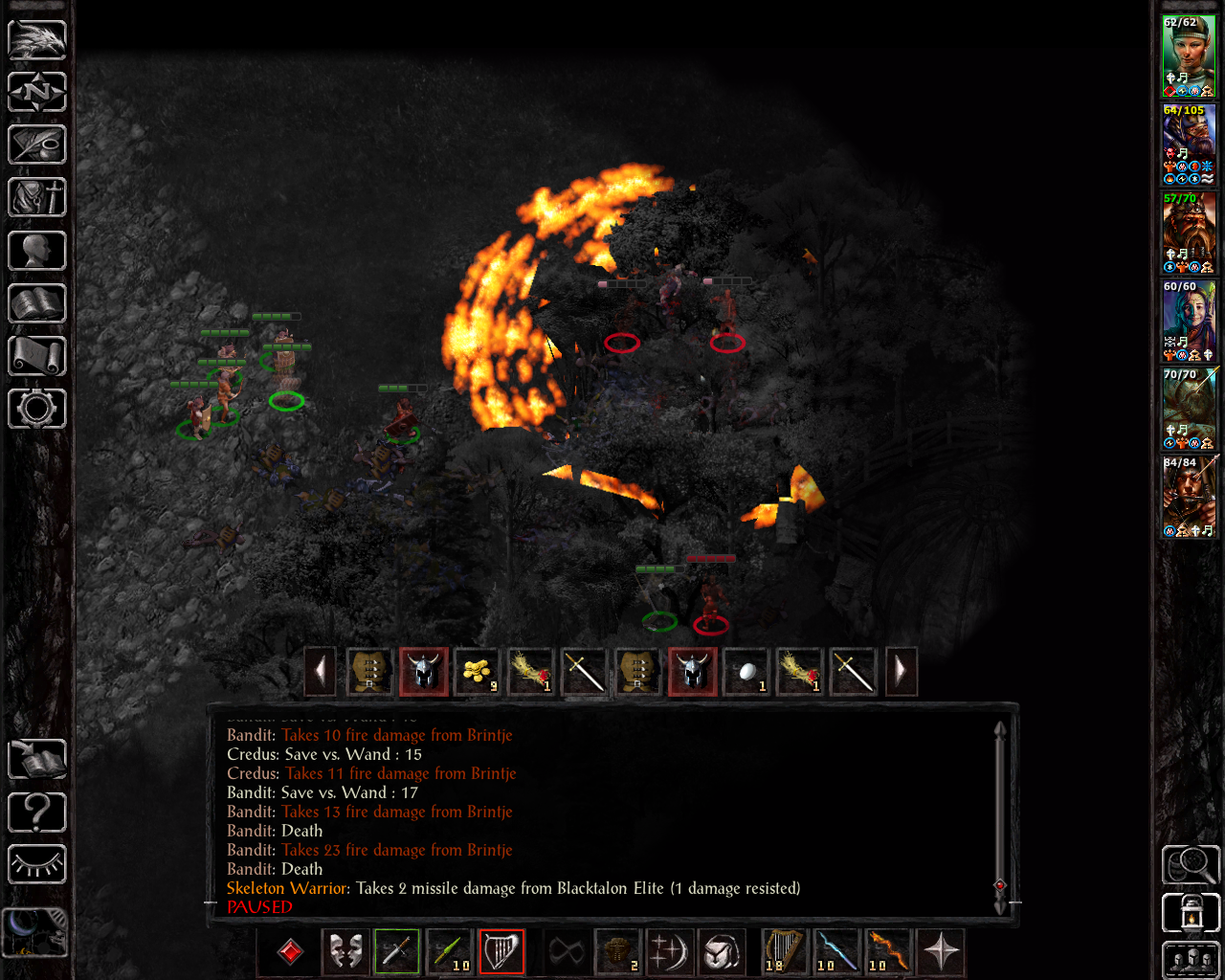Select the archer portrait with 84/84 health
The width and height of the screenshot is (1225, 980).
pyautogui.click(x=1189, y=496)
